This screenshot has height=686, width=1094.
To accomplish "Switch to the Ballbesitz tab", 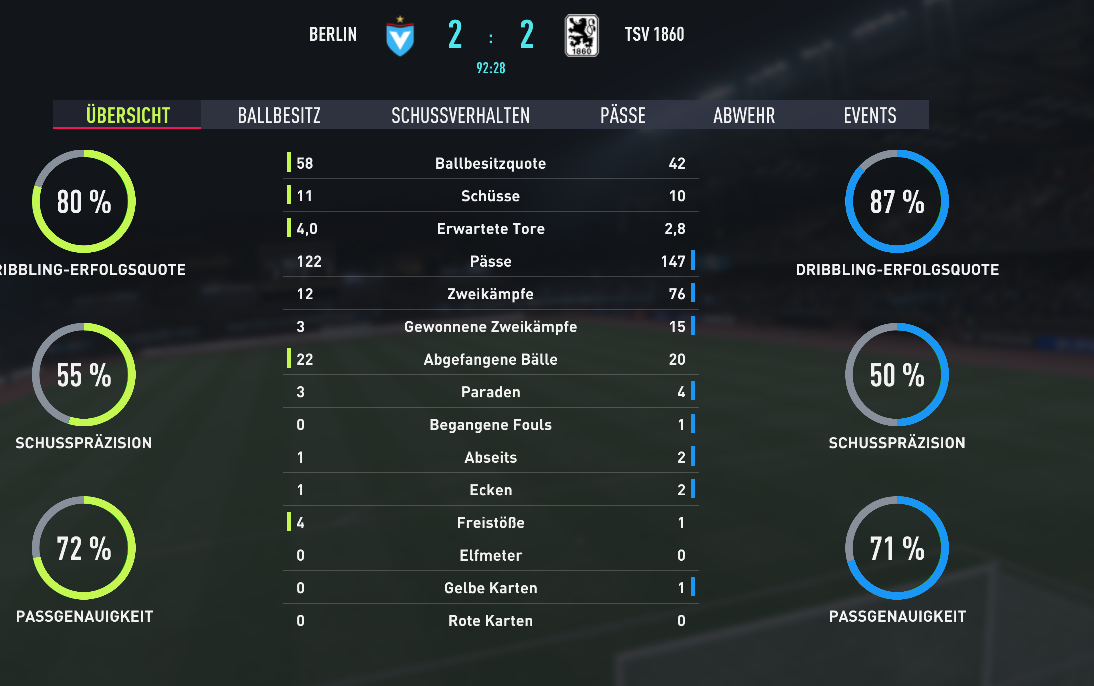I will (x=279, y=115).
